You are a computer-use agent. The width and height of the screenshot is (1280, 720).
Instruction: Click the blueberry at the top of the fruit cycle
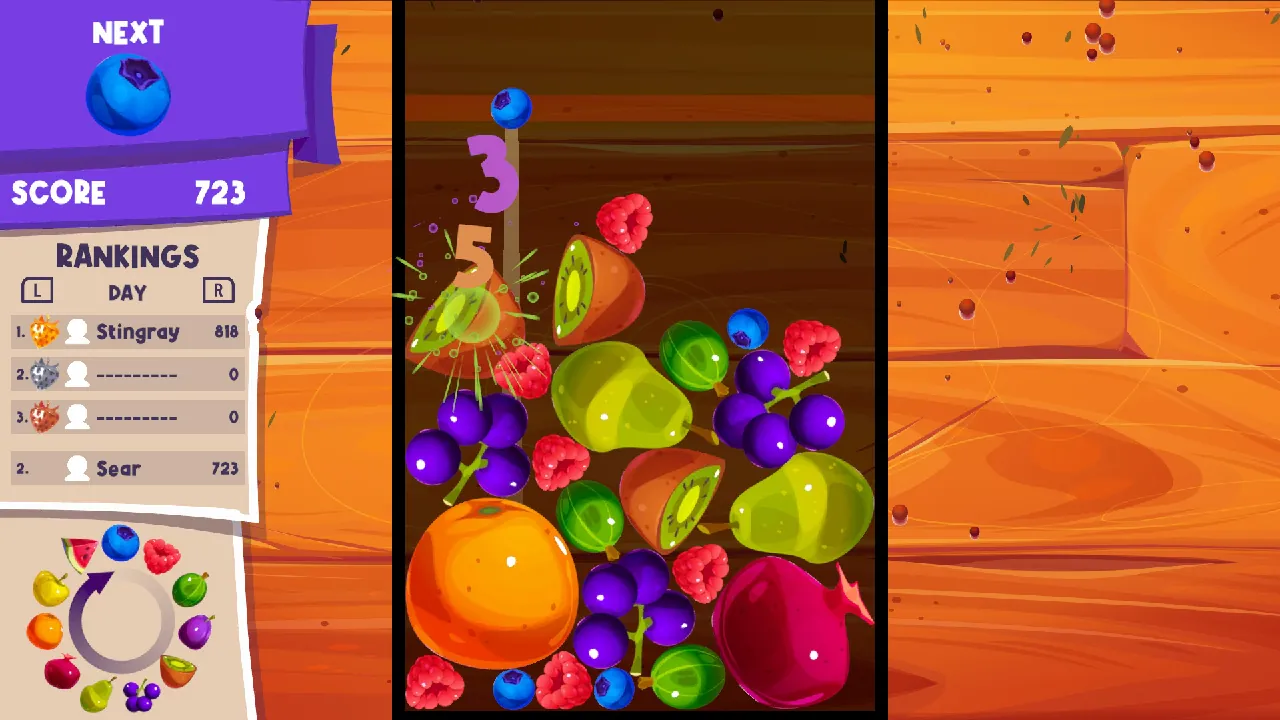121,544
